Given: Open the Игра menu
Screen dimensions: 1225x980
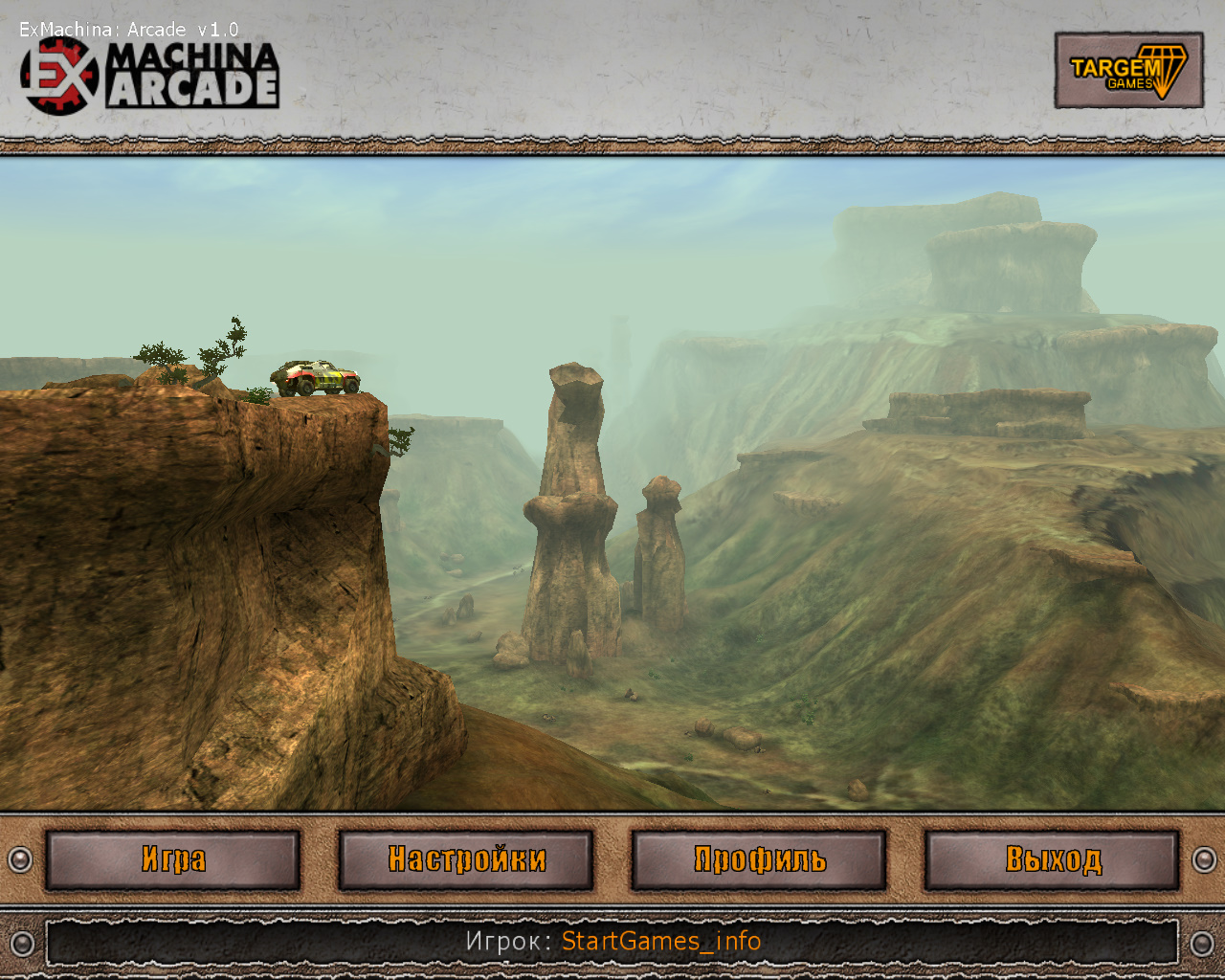Looking at the screenshot, I should pyautogui.click(x=173, y=859).
